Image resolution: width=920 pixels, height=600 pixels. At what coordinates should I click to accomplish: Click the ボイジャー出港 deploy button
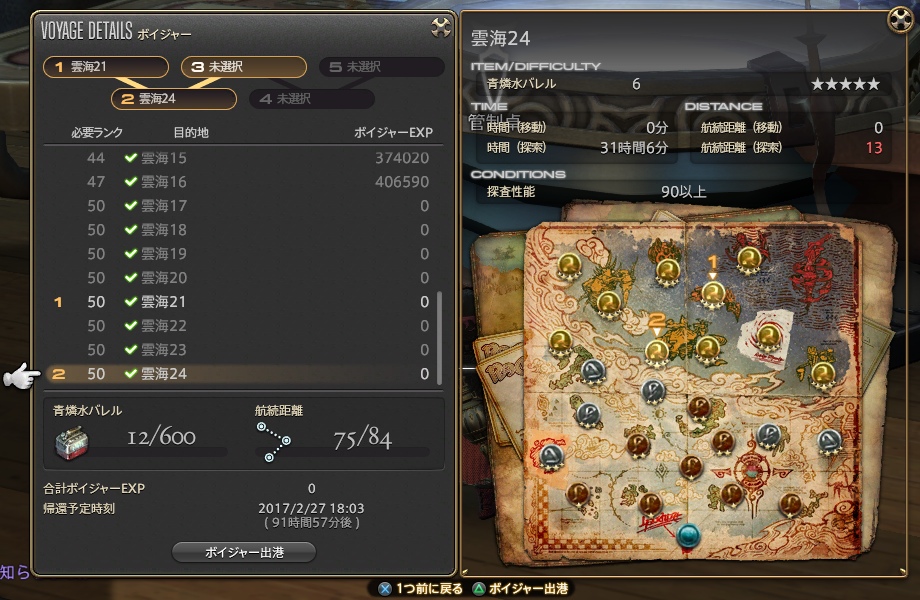click(x=244, y=552)
